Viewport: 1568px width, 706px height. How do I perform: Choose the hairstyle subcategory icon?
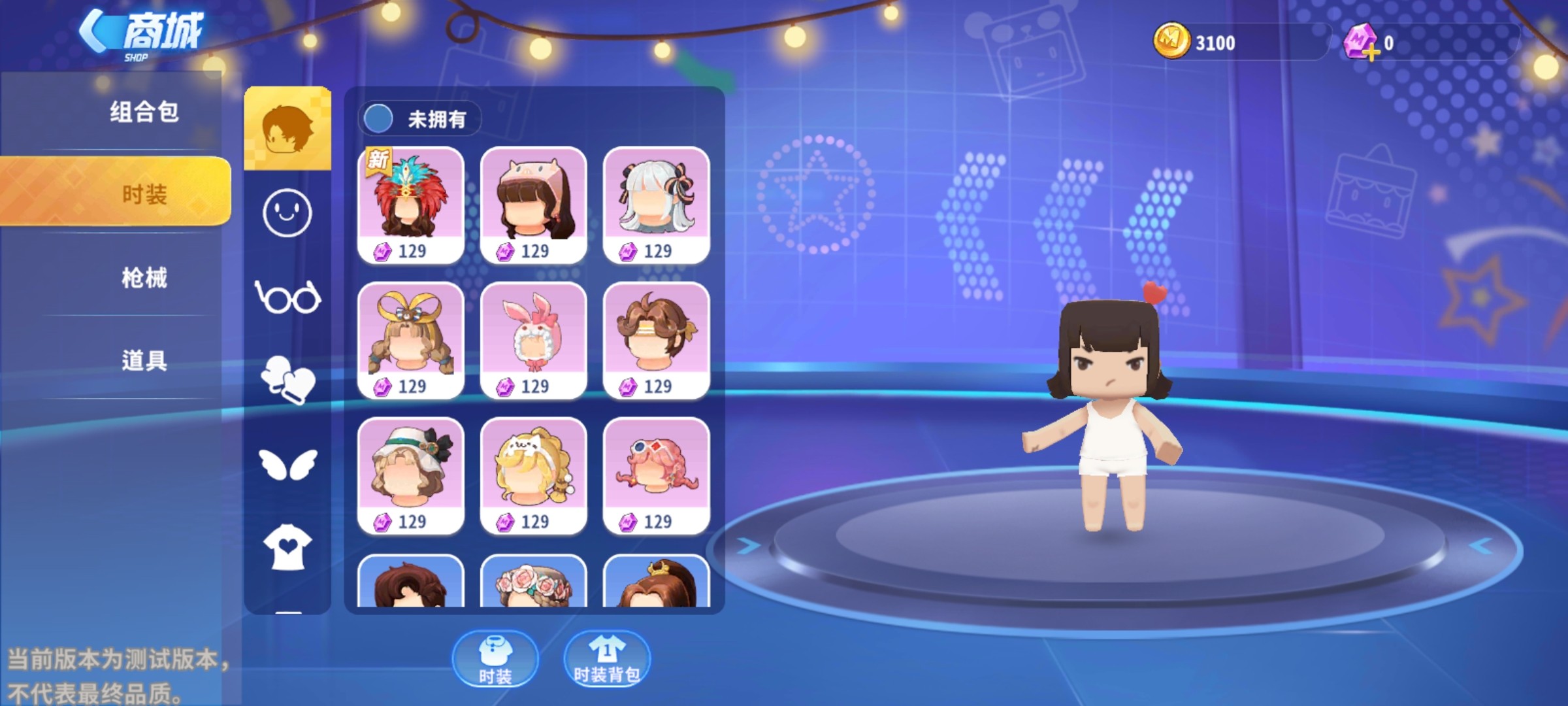point(287,128)
